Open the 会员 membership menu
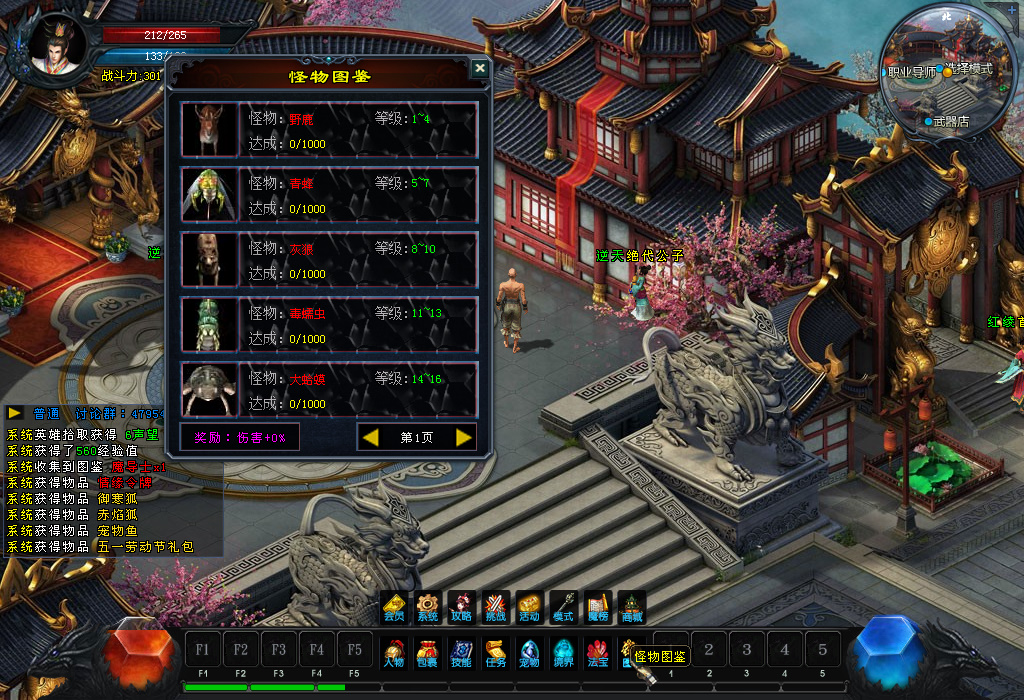Image resolution: width=1024 pixels, height=700 pixels. (394, 608)
